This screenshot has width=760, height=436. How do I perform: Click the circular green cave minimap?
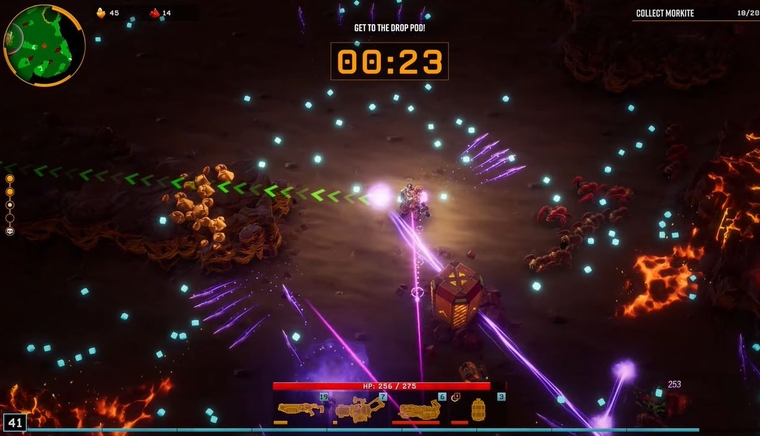coord(44,44)
